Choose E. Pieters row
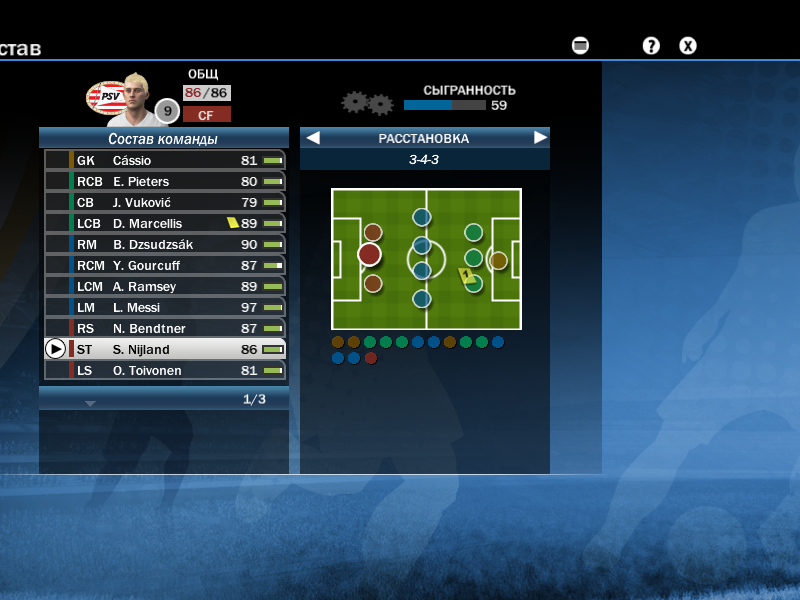This screenshot has height=600, width=800. tap(165, 181)
